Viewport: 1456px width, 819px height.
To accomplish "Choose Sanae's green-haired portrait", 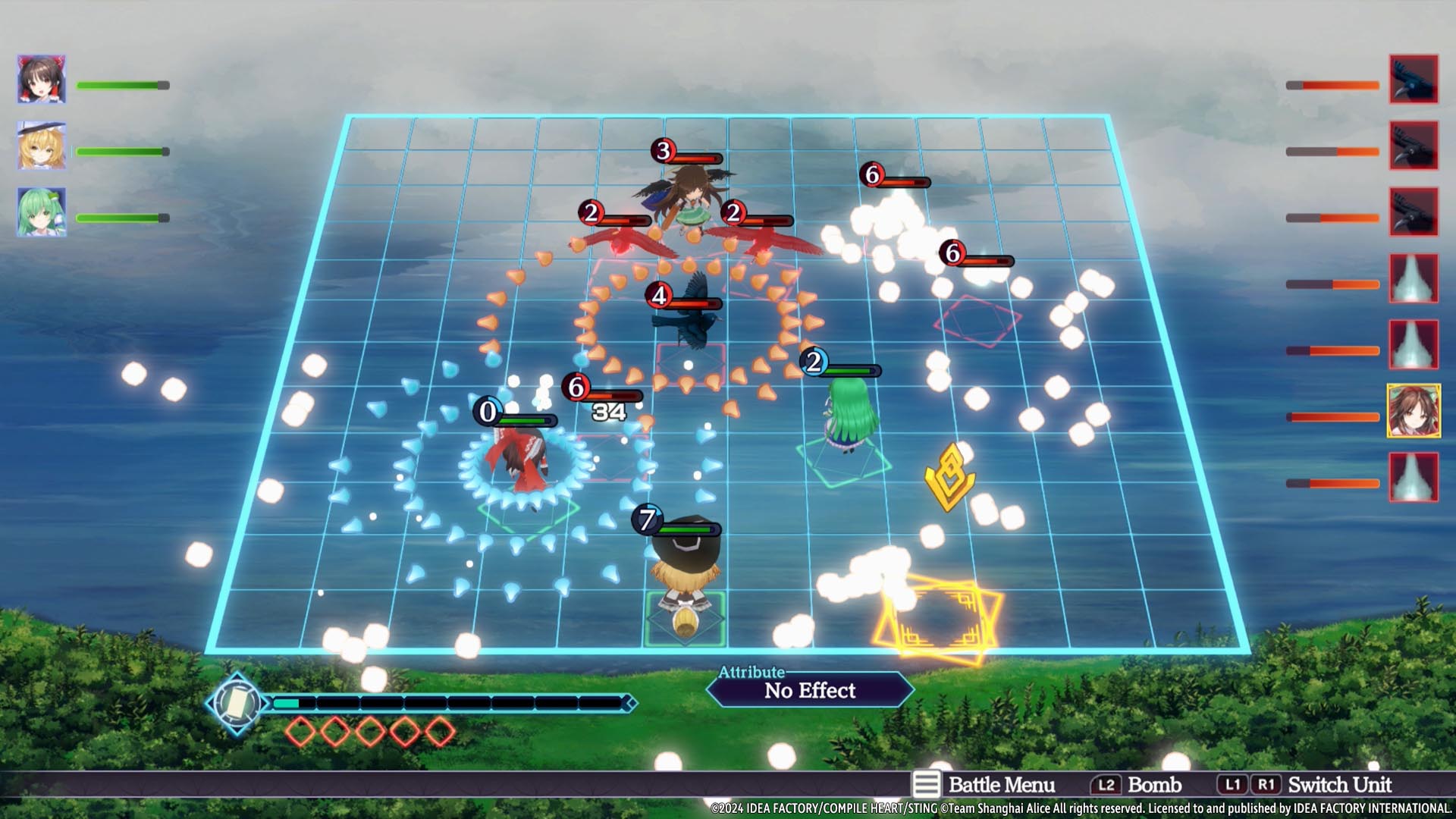I will pyautogui.click(x=42, y=212).
